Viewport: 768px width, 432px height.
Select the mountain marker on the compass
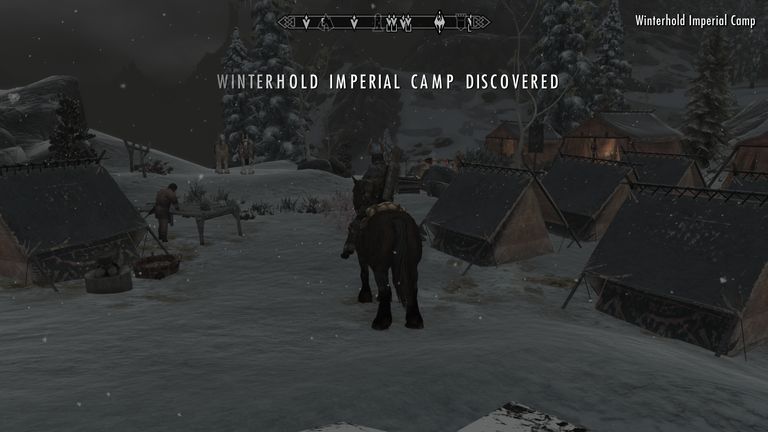(x=326, y=22)
